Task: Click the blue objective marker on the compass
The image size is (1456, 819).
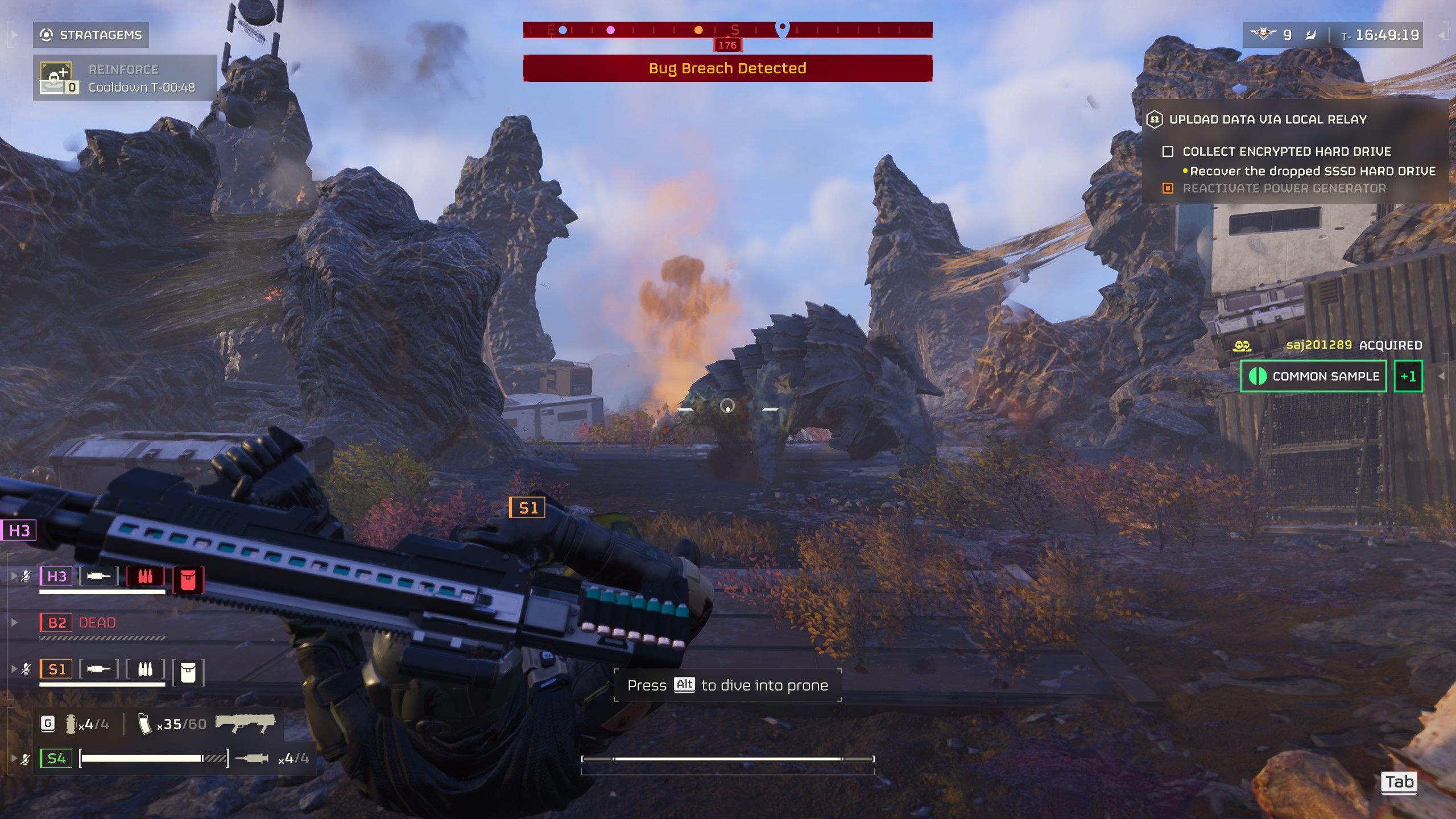Action: click(783, 28)
